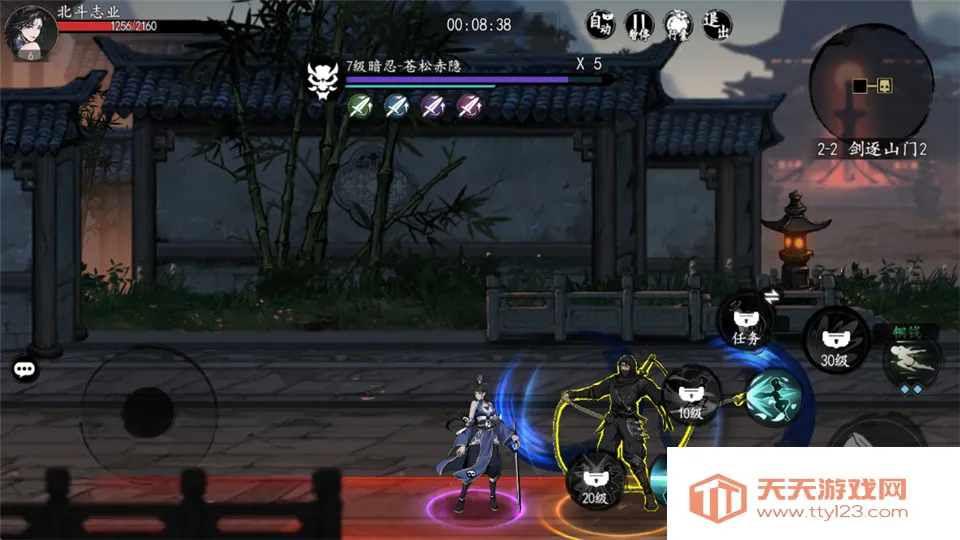Image resolution: width=960 pixels, height=540 pixels.
Task: Inspect the blue sword buff icon
Action: (x=397, y=105)
